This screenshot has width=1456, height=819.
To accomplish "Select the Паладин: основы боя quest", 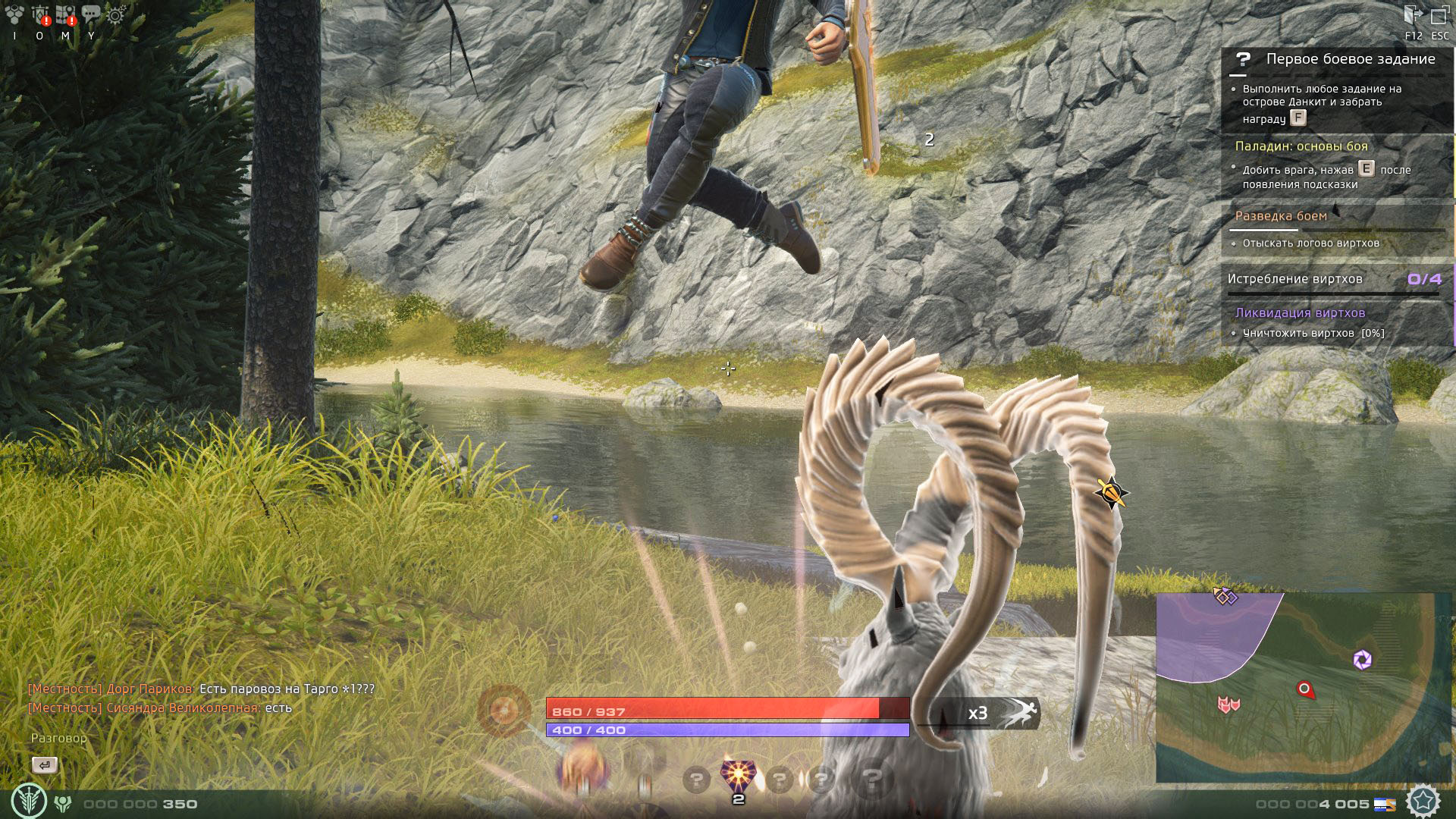I will (x=1301, y=146).
